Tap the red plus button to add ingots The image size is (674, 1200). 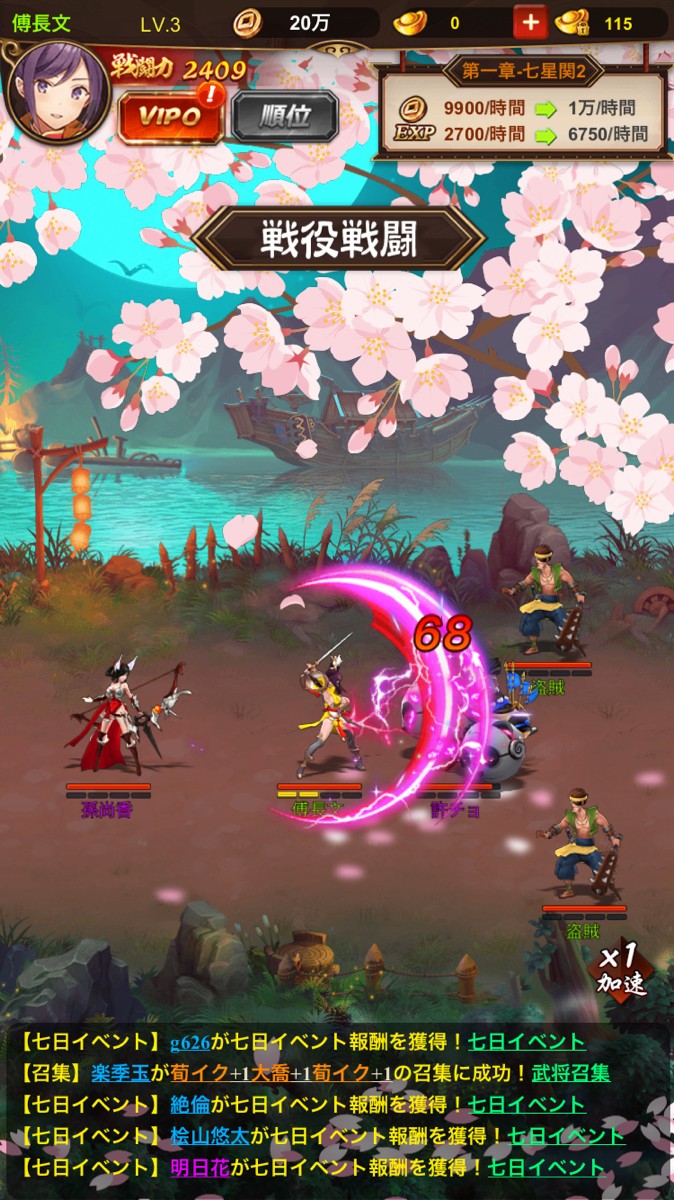530,22
